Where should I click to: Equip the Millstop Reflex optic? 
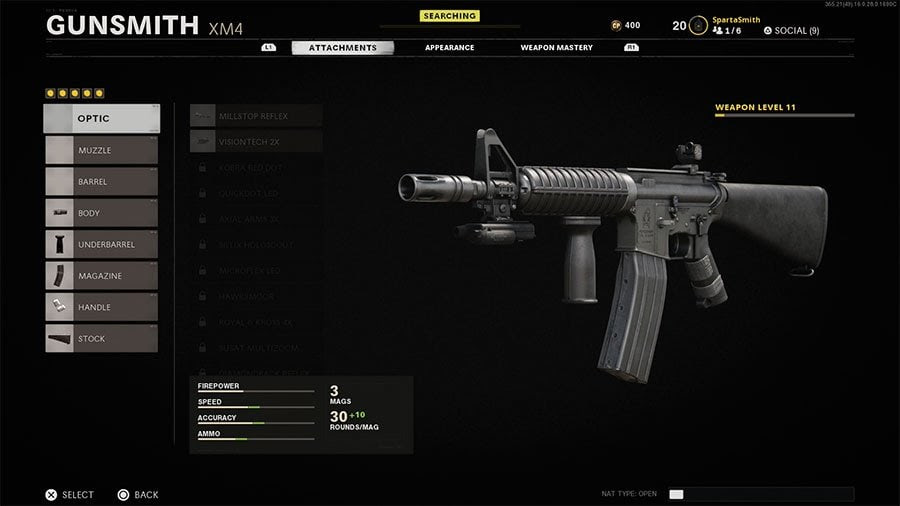pos(256,116)
